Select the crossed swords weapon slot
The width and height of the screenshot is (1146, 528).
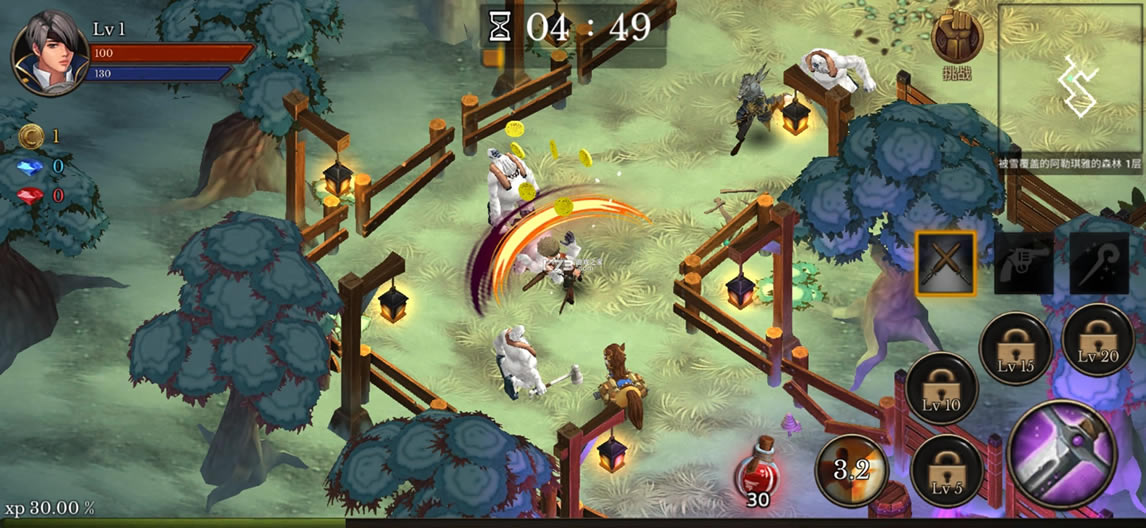pos(945,264)
